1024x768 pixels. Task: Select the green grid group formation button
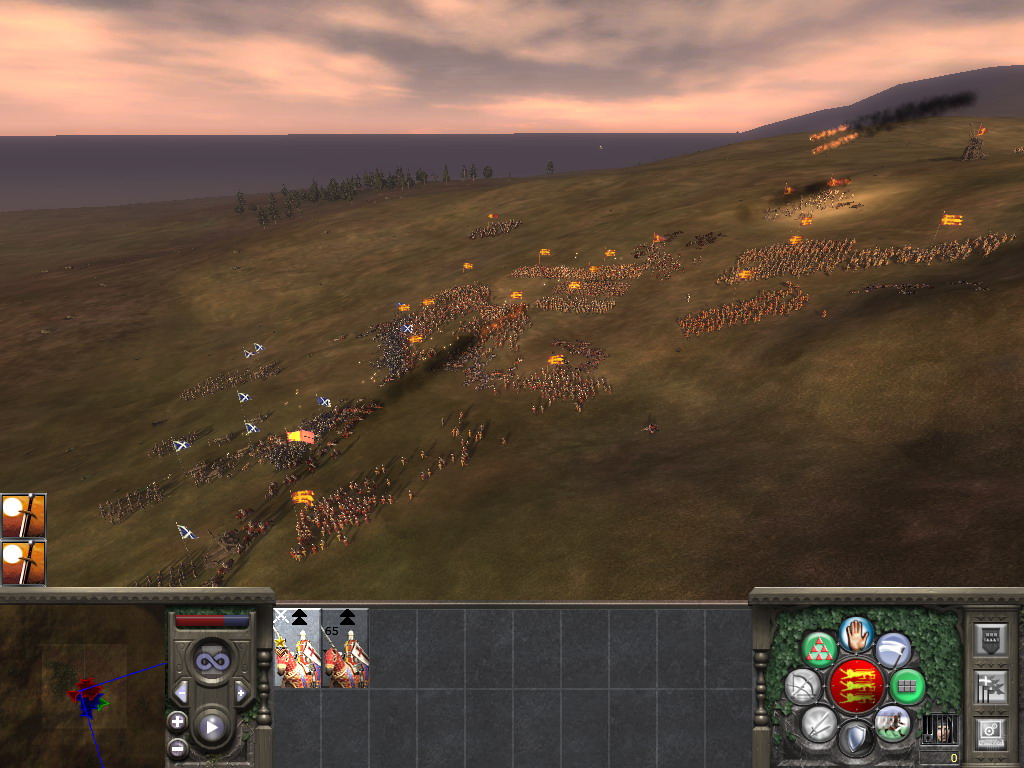[x=907, y=686]
